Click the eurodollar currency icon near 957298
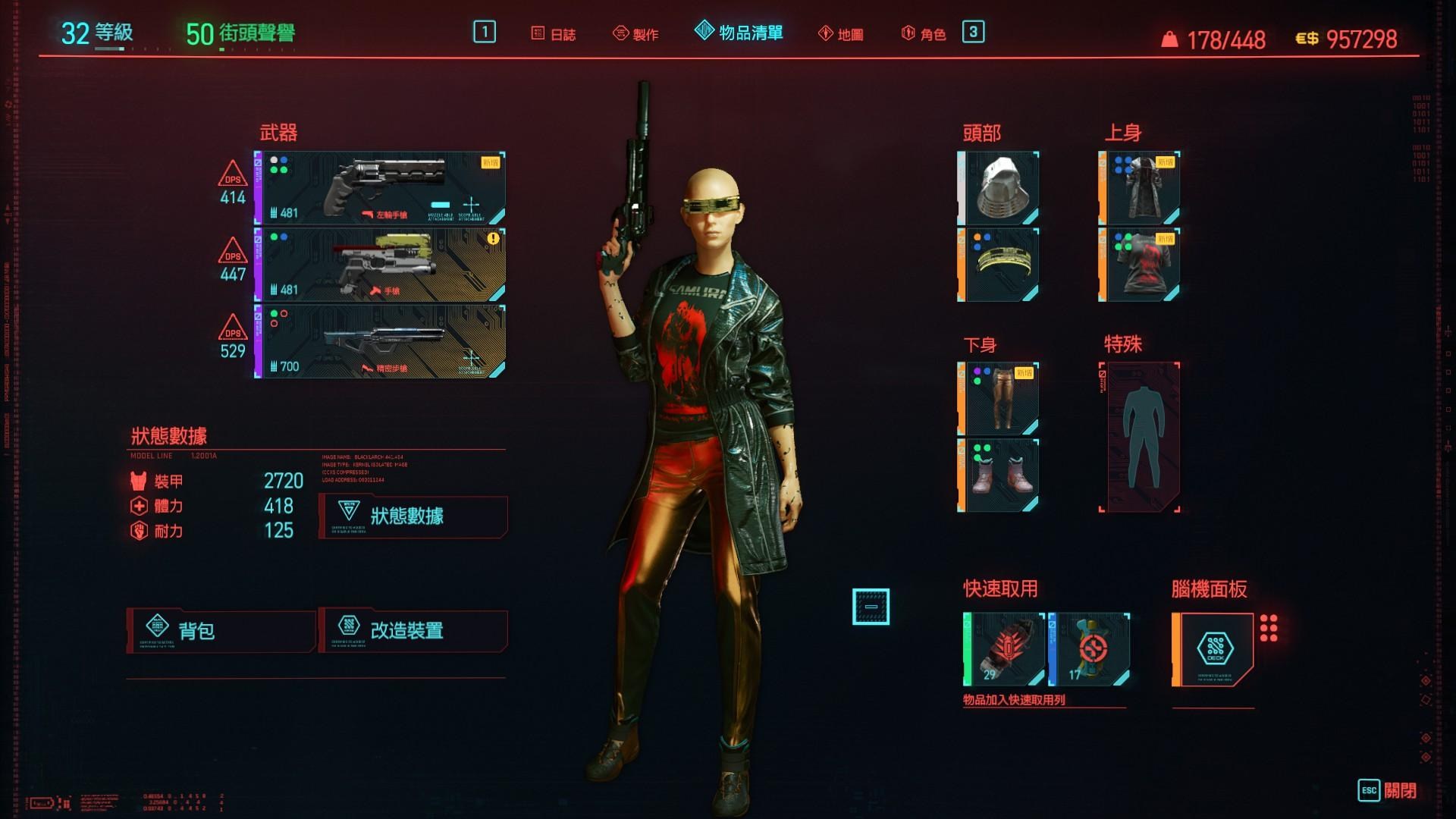This screenshot has height=819, width=1456. pos(1306,36)
